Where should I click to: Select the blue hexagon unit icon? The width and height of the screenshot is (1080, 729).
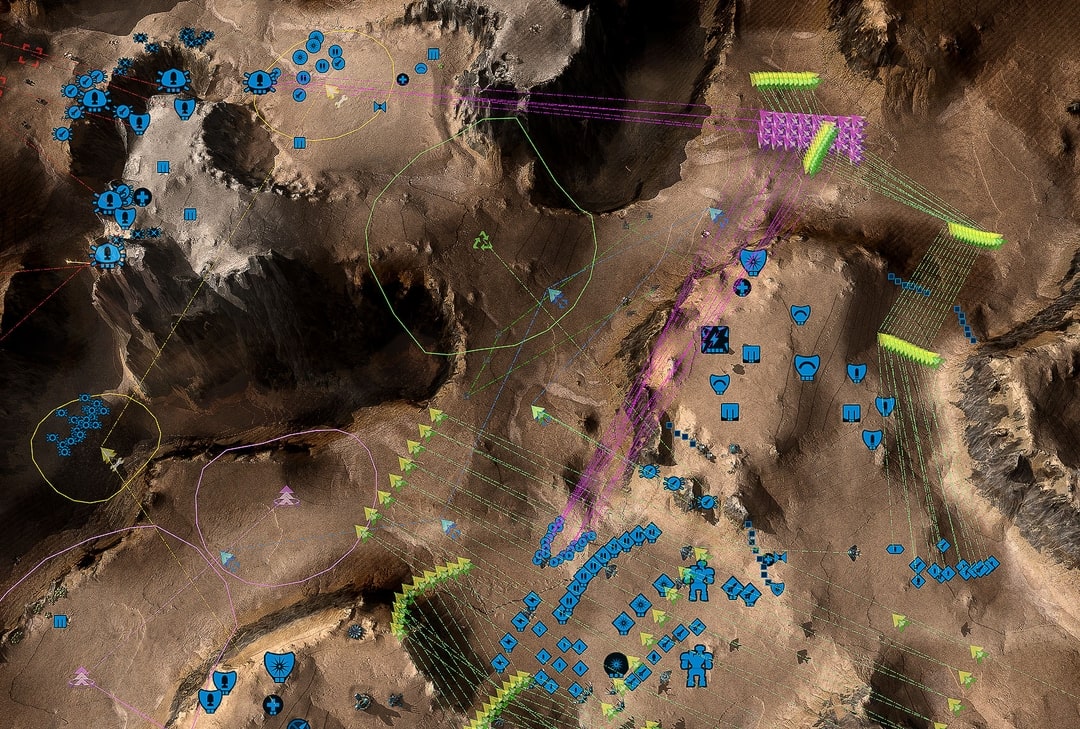coord(894,549)
